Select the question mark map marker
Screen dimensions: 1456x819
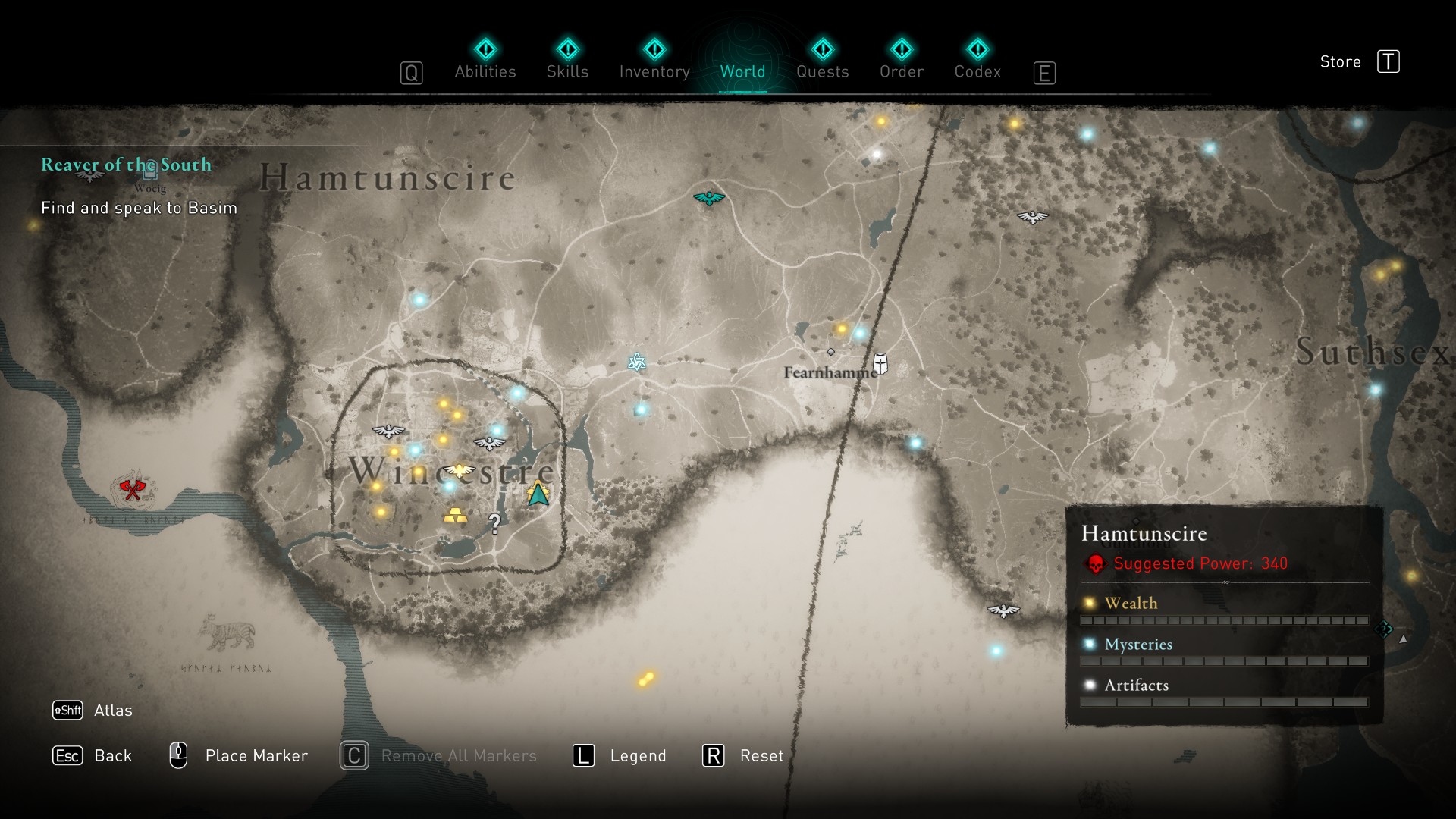494,522
